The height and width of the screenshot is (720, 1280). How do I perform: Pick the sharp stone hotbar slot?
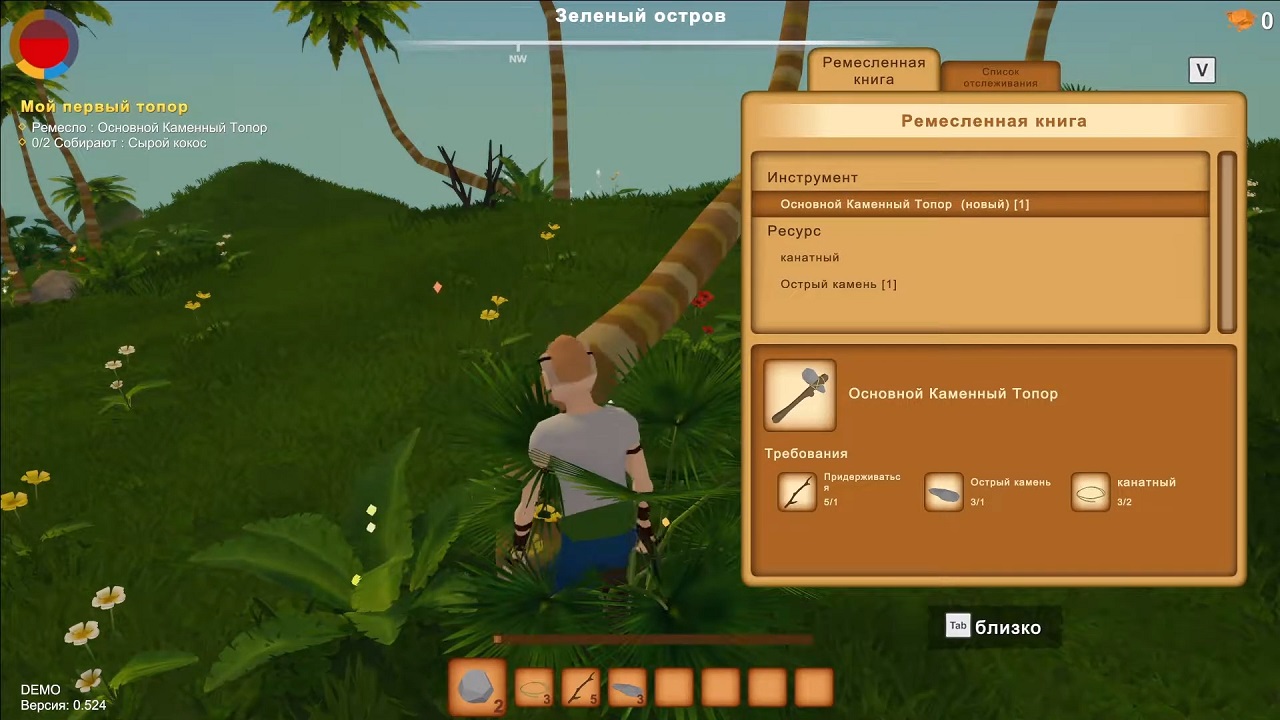(627, 688)
